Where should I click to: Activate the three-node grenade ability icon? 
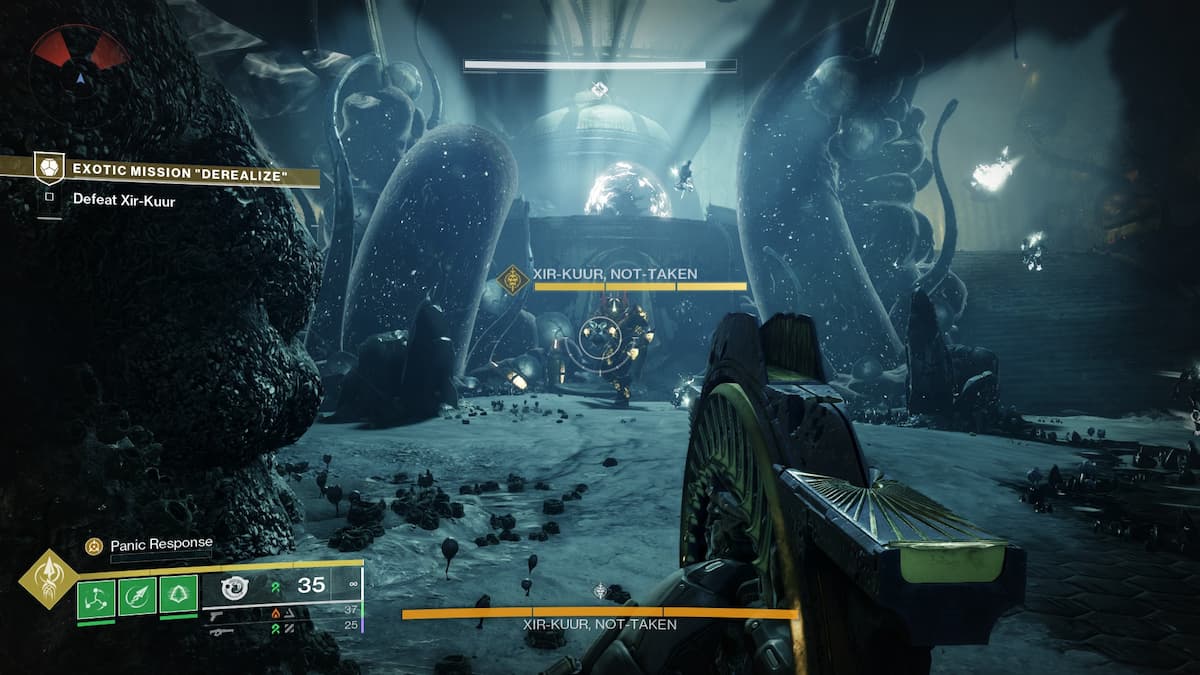[96, 598]
